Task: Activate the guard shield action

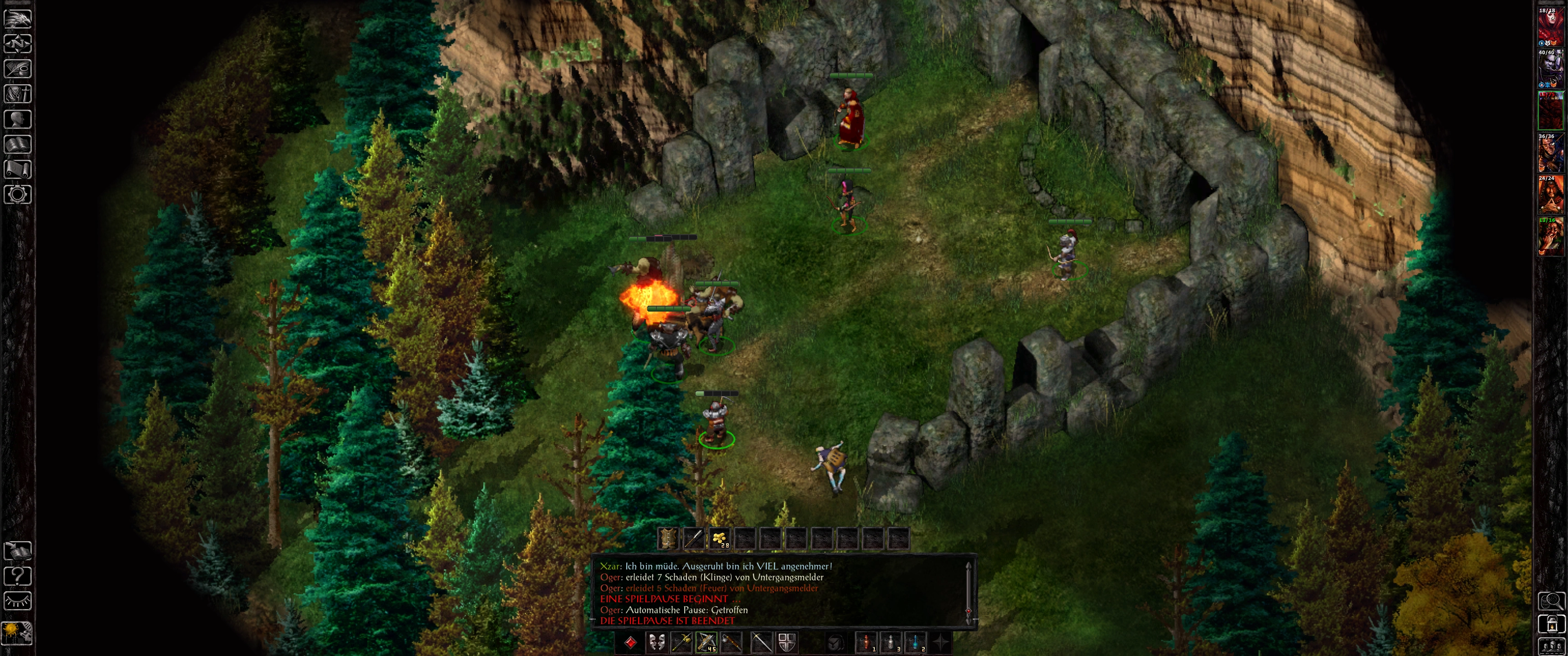Action: 786,642
